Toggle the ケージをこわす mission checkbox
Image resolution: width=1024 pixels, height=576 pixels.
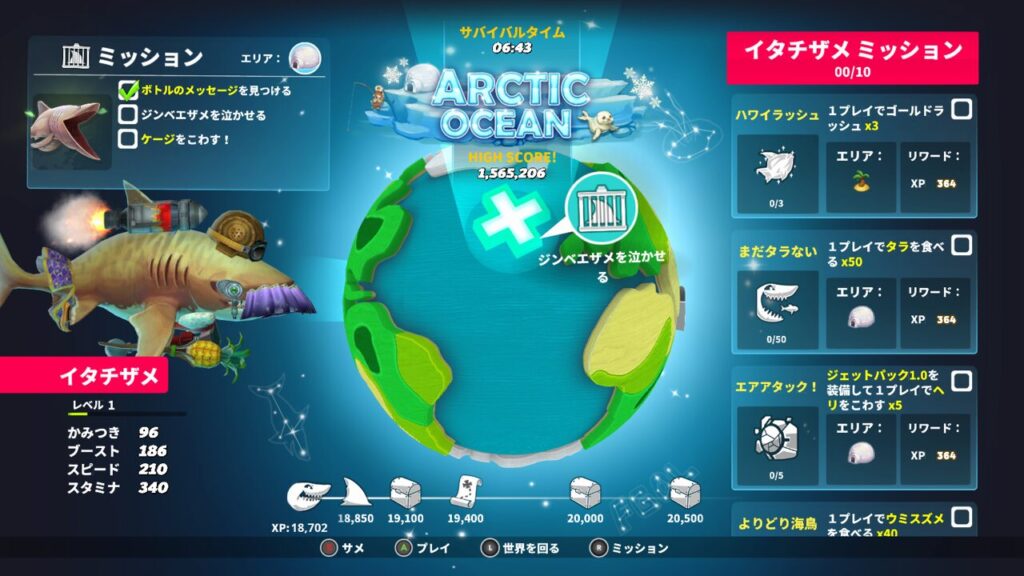(128, 139)
